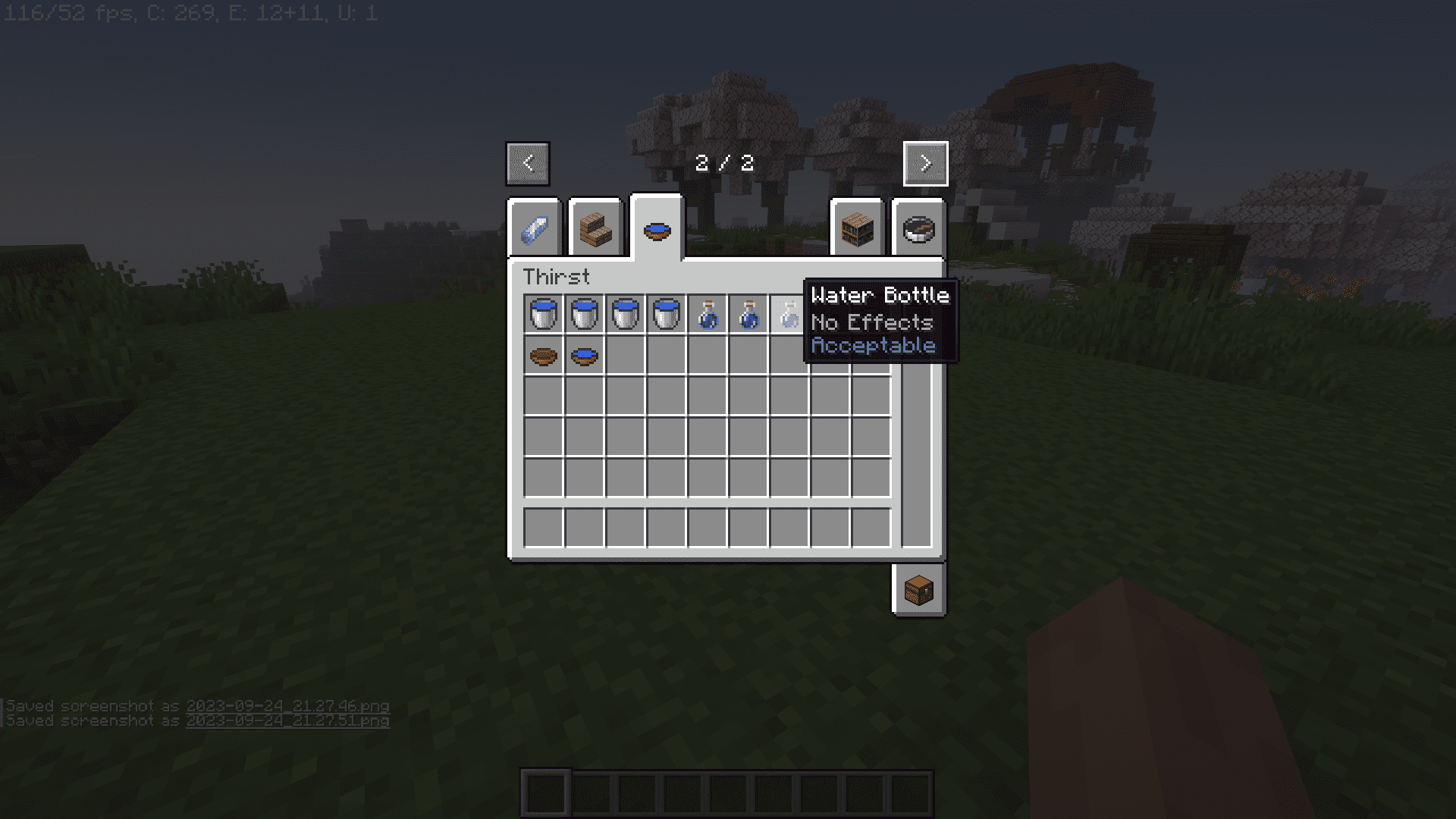Switch to the compass search tab
Viewport: 1456px width, 819px height.
pos(918,229)
